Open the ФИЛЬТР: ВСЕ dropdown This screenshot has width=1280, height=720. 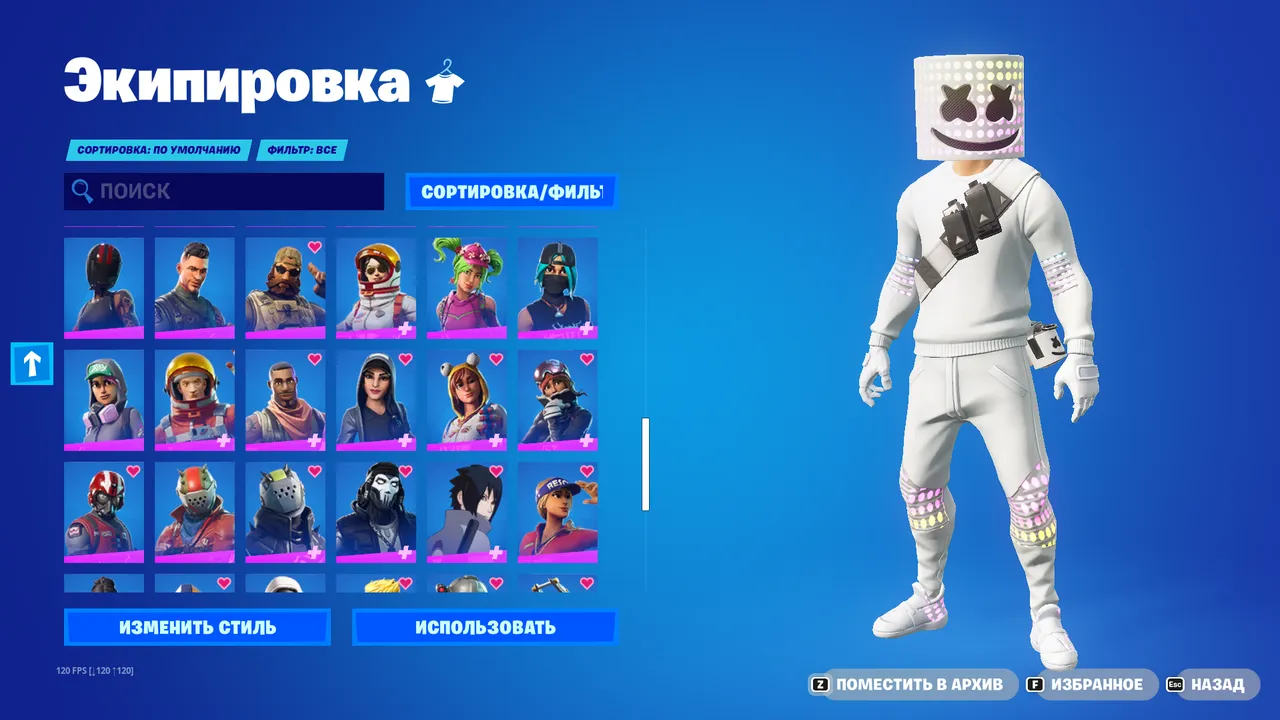pos(302,150)
